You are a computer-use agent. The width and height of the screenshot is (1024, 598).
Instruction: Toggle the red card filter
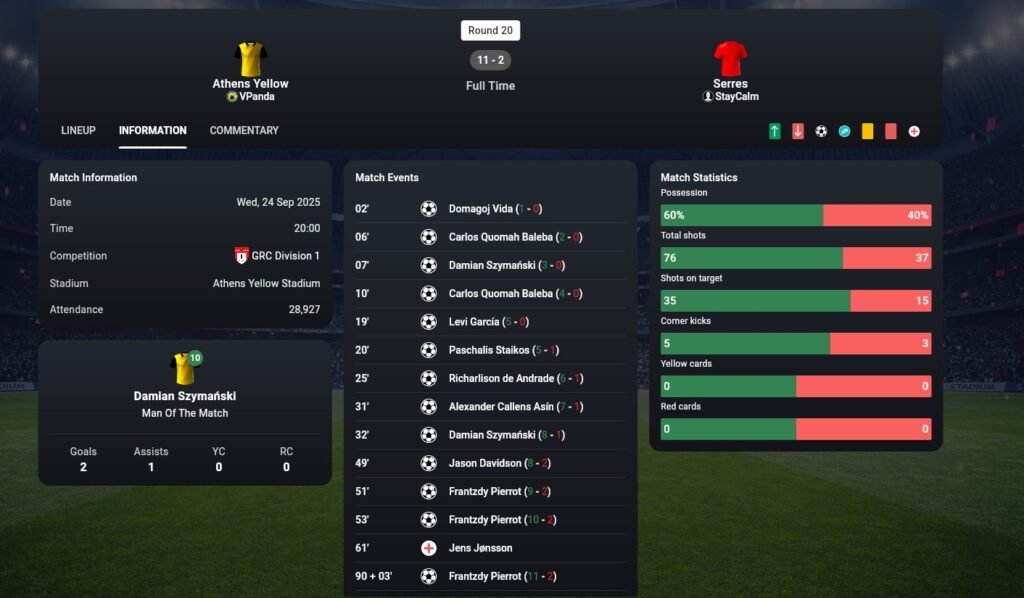[890, 131]
